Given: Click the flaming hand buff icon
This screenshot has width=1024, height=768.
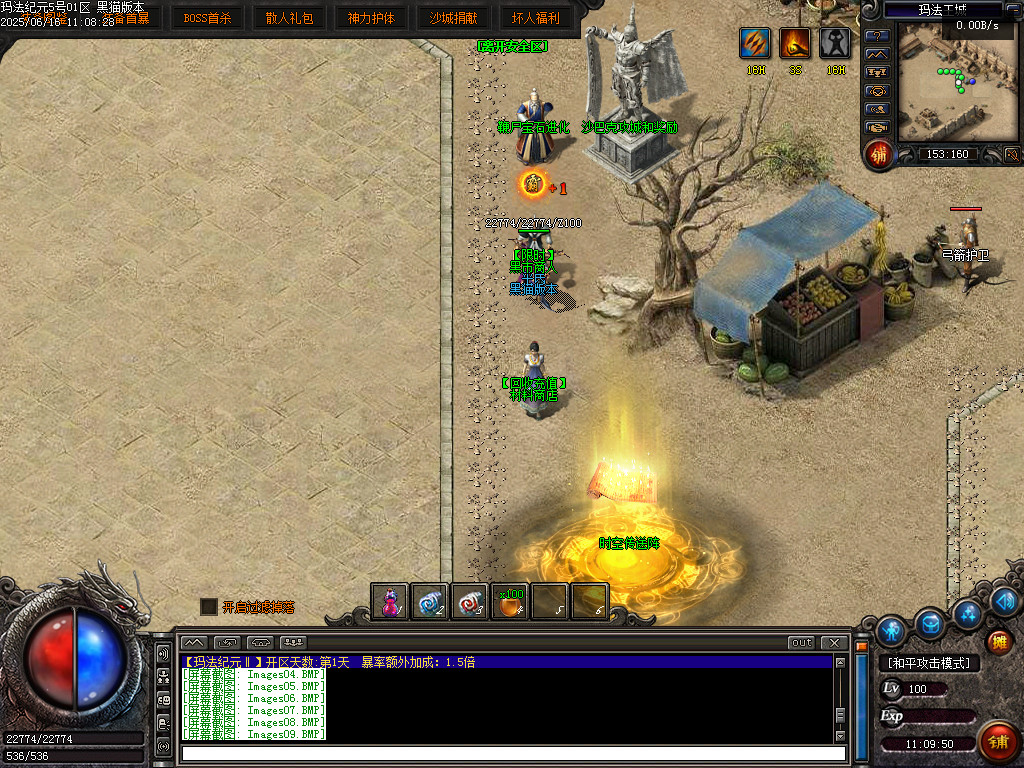Looking at the screenshot, I should coord(795,43).
